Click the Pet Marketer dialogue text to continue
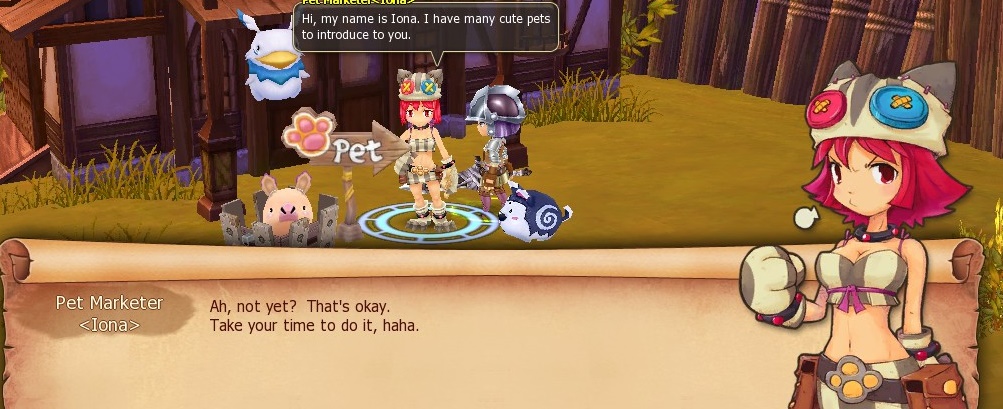 click(314, 316)
